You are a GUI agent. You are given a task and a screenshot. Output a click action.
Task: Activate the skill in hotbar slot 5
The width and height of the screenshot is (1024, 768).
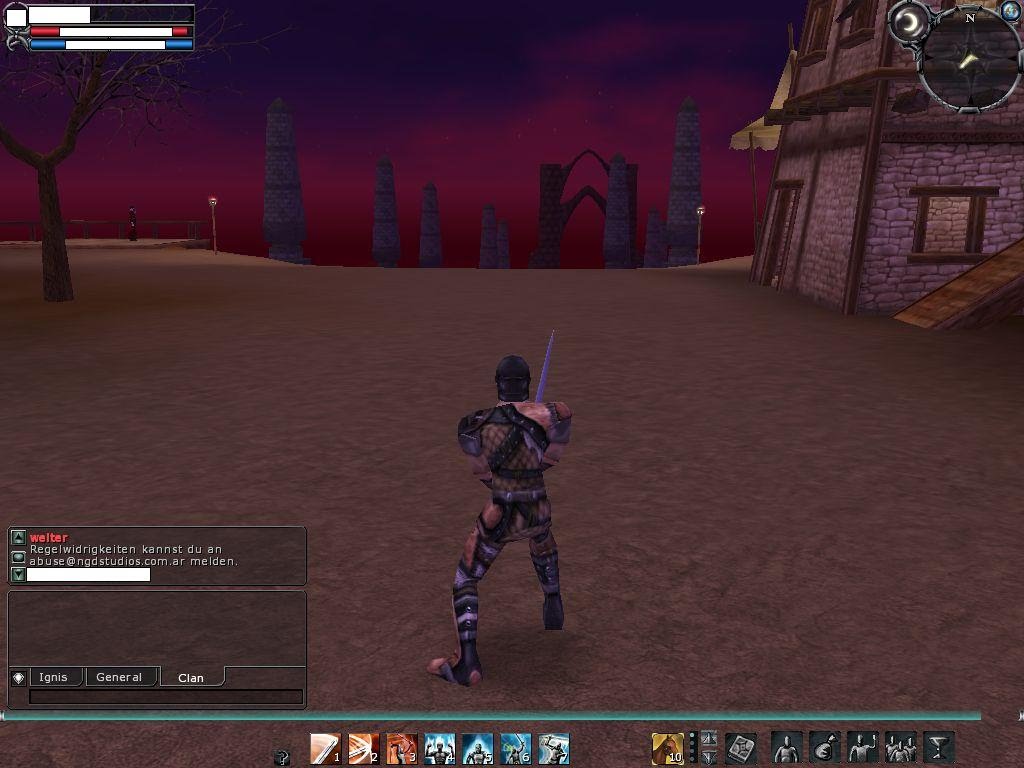coord(477,748)
